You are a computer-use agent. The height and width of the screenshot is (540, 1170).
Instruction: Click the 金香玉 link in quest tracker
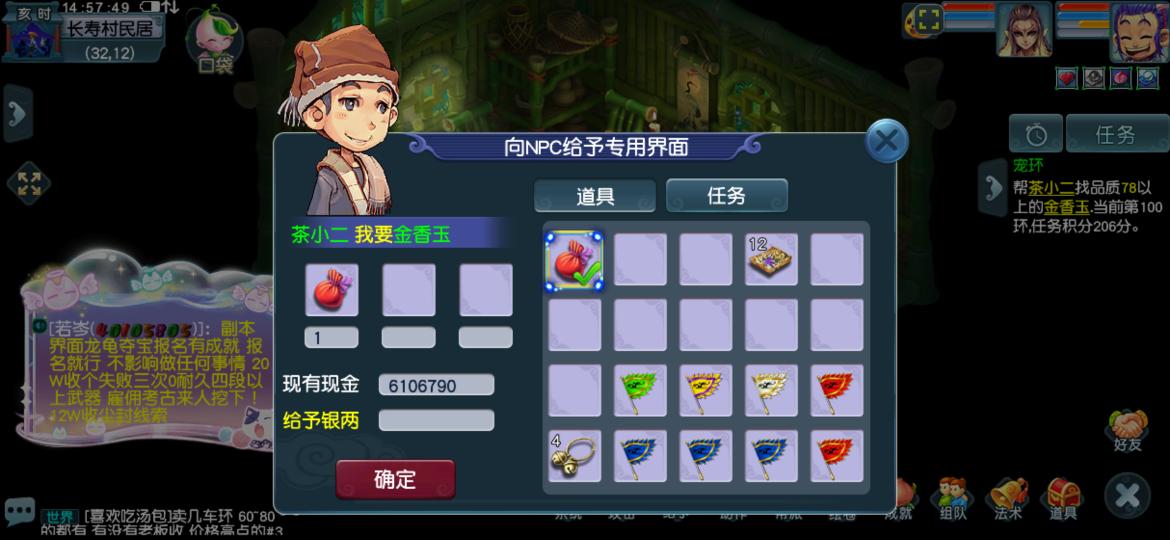pyautogui.click(x=1067, y=207)
